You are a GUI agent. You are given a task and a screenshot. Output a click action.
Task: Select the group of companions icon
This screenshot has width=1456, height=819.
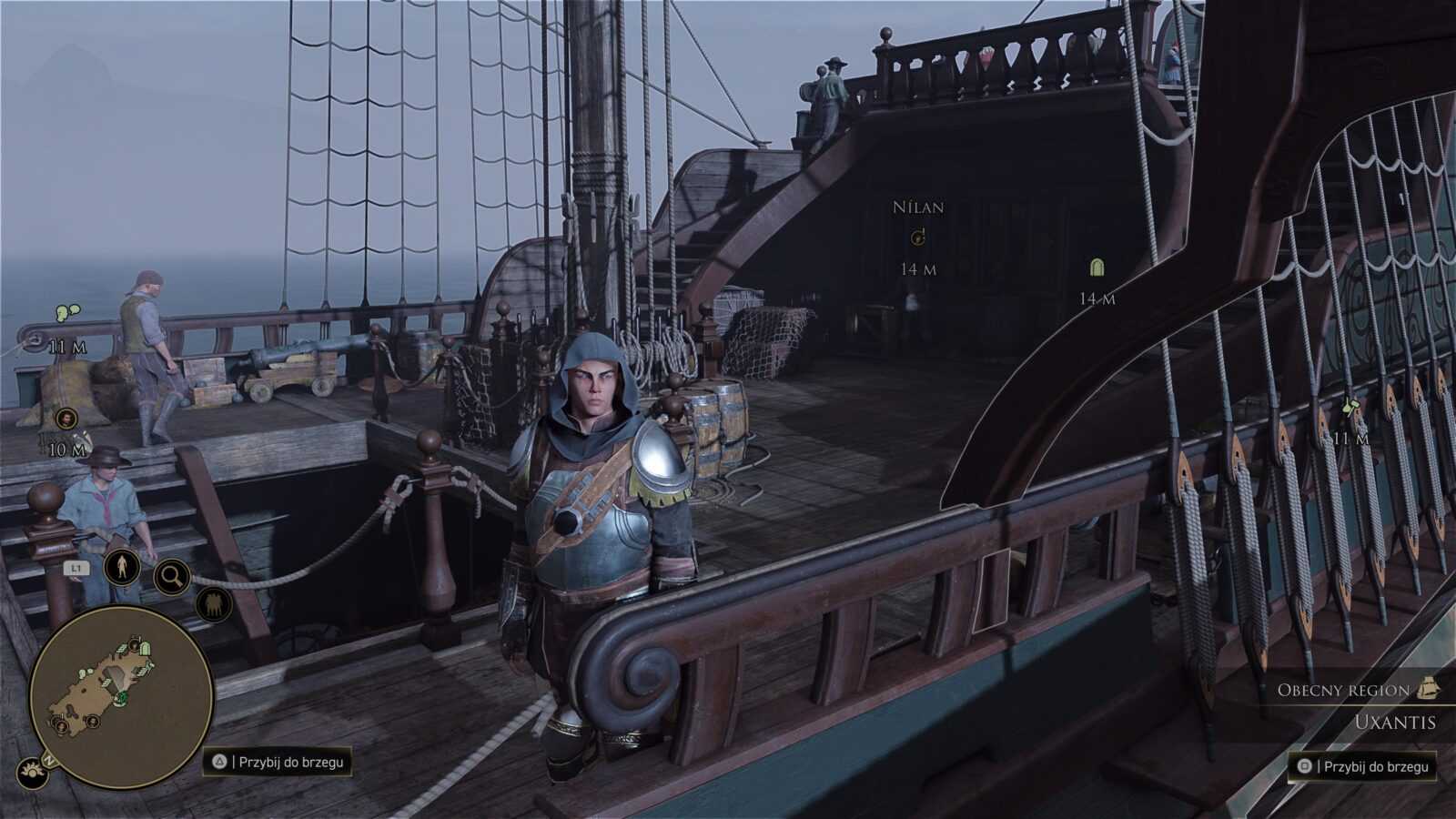pyautogui.click(x=214, y=603)
